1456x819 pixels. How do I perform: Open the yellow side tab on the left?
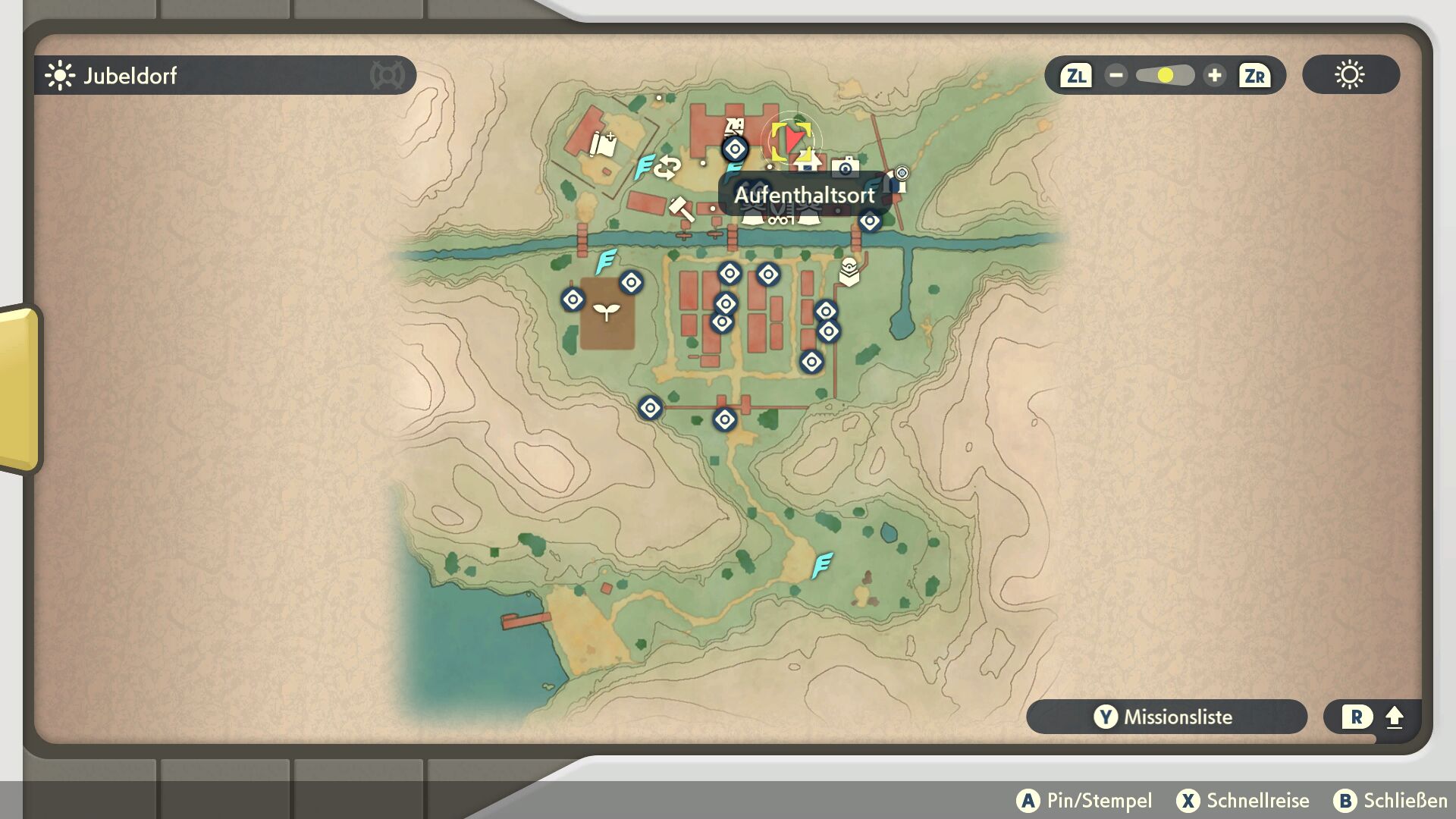tap(20, 388)
